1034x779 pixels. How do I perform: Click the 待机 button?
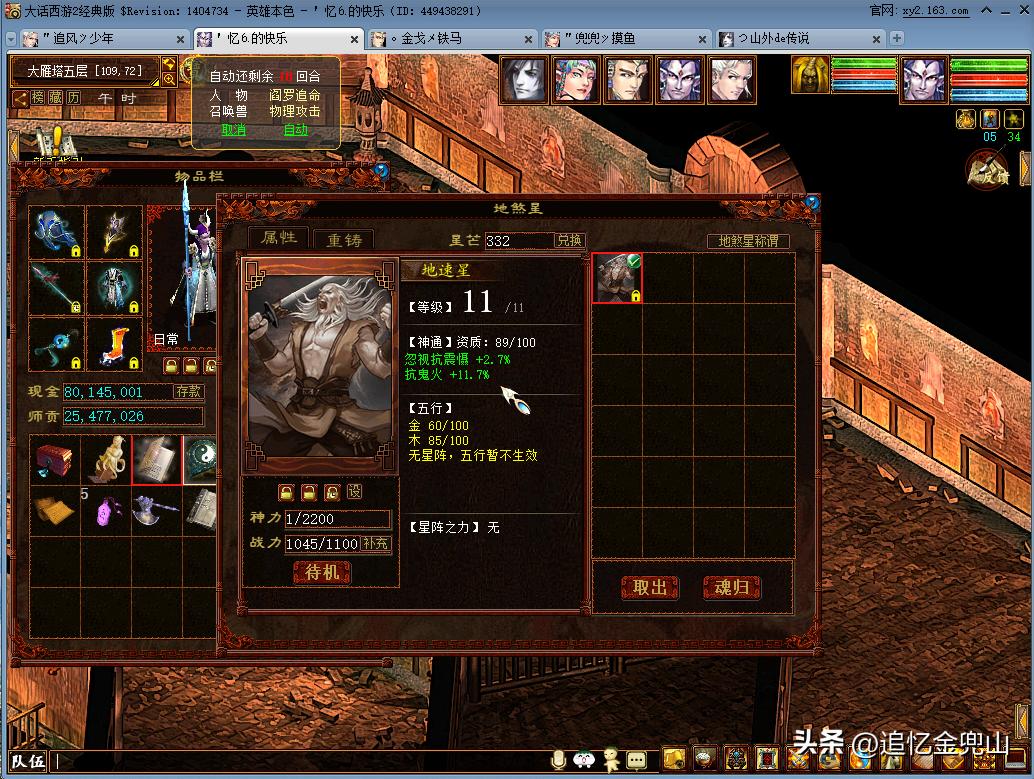pos(322,572)
